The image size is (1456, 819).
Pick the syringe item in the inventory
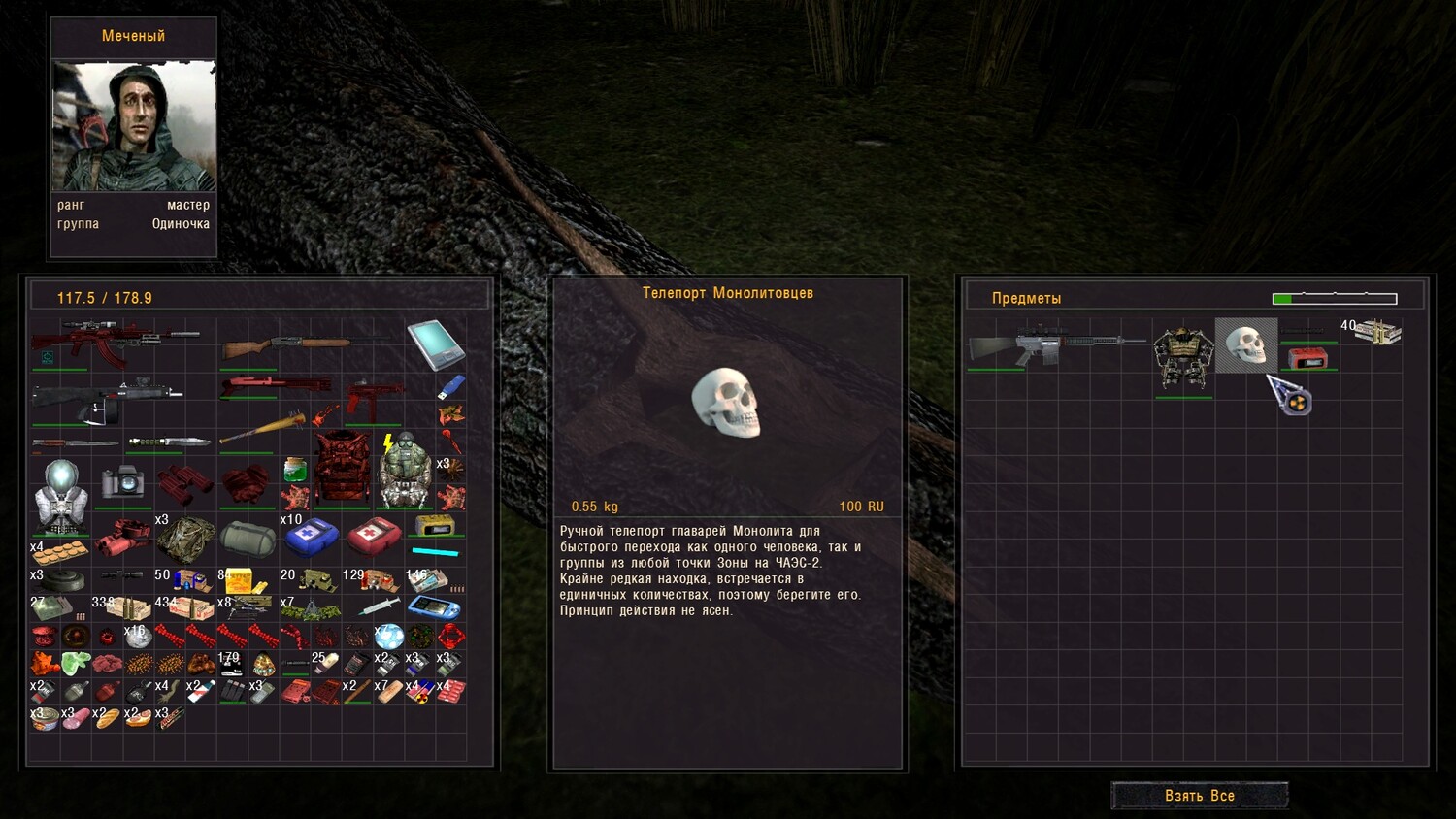point(379,607)
